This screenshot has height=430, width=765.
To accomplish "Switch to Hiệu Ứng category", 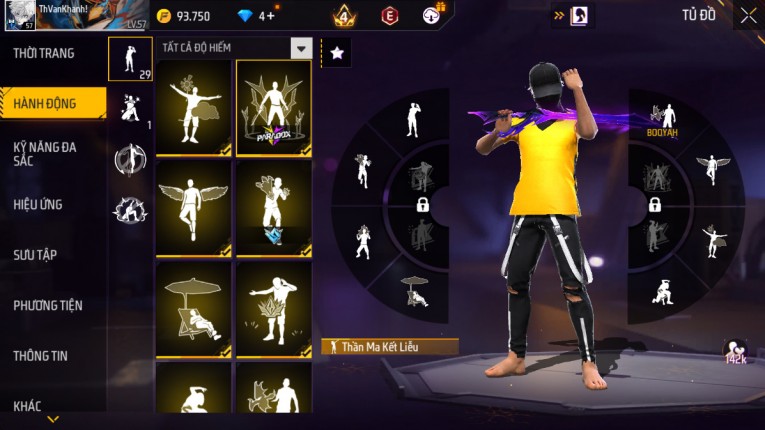I will pos(38,204).
